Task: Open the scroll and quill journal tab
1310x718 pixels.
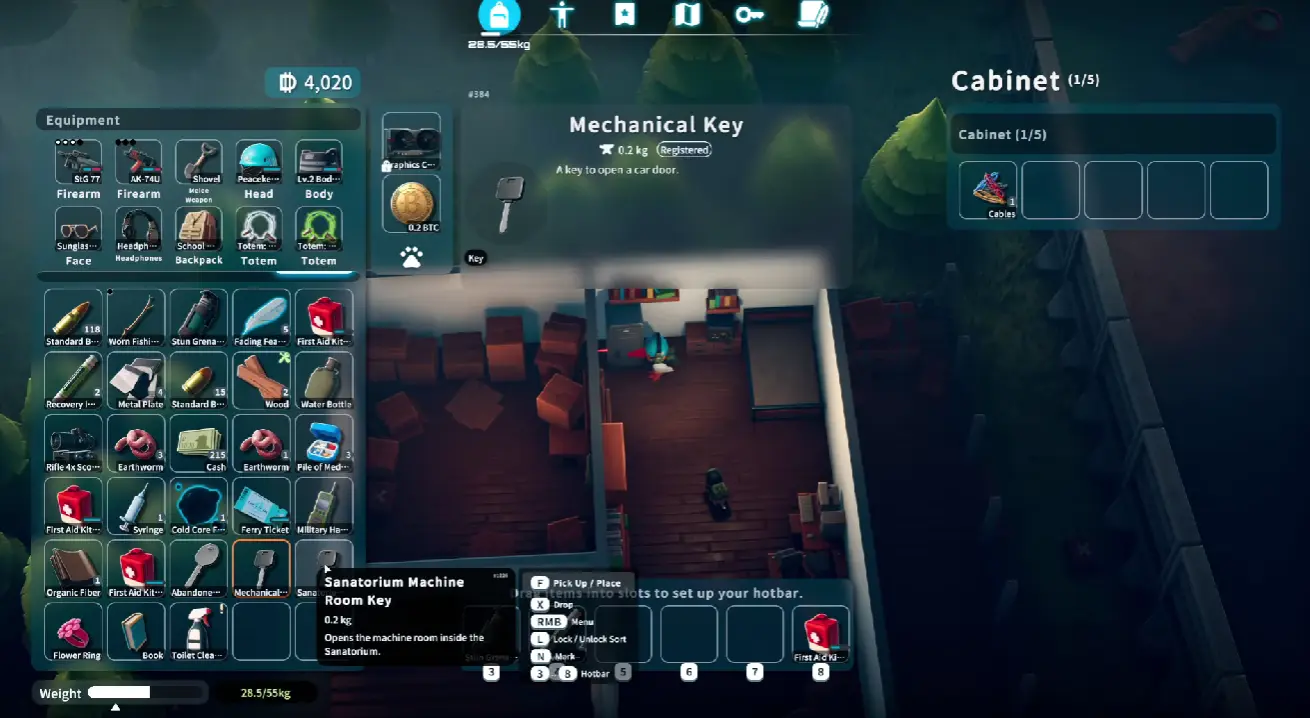Action: pos(813,15)
